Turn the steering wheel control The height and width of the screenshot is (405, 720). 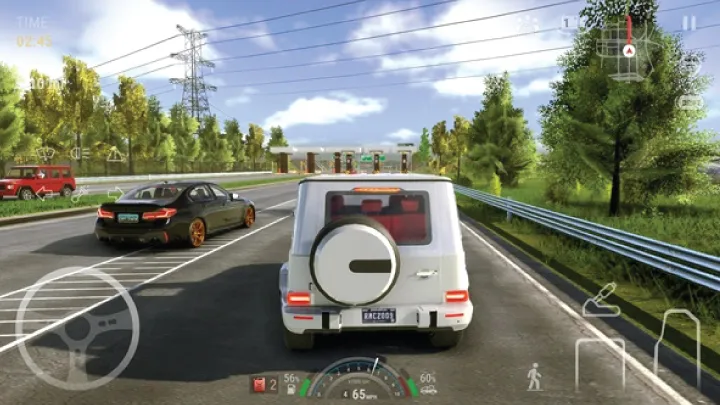point(77,329)
